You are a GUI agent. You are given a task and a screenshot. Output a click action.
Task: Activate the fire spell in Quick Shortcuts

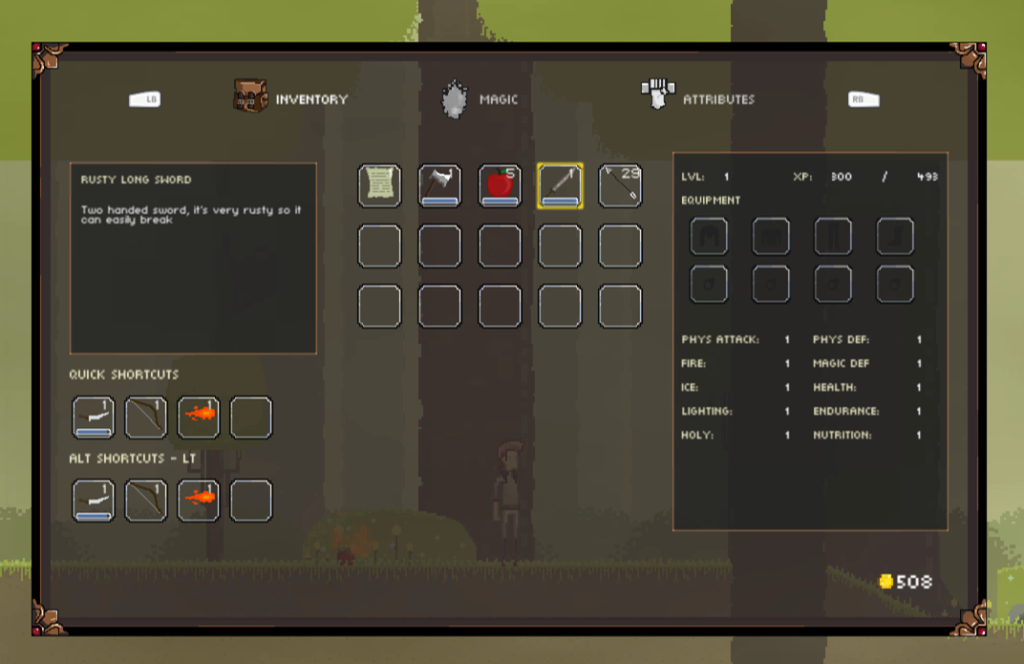pos(198,418)
